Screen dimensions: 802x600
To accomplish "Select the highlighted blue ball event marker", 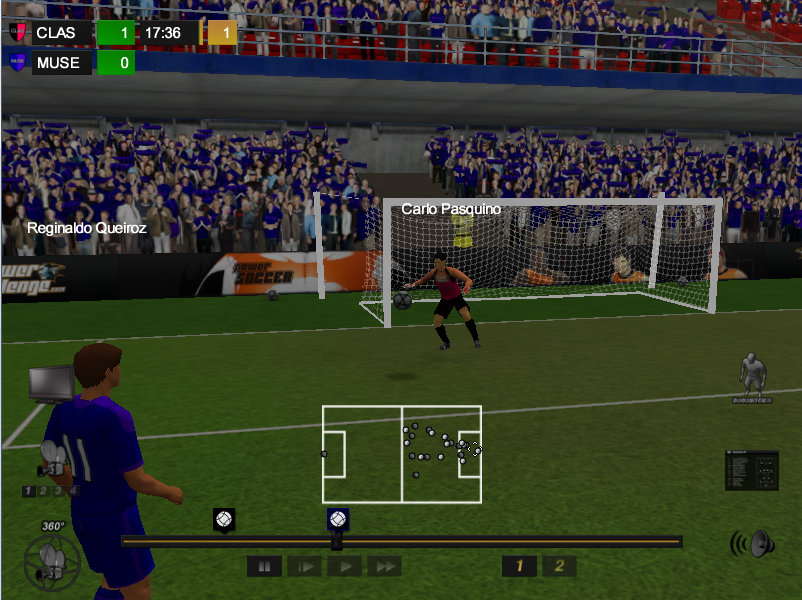I will point(338,520).
